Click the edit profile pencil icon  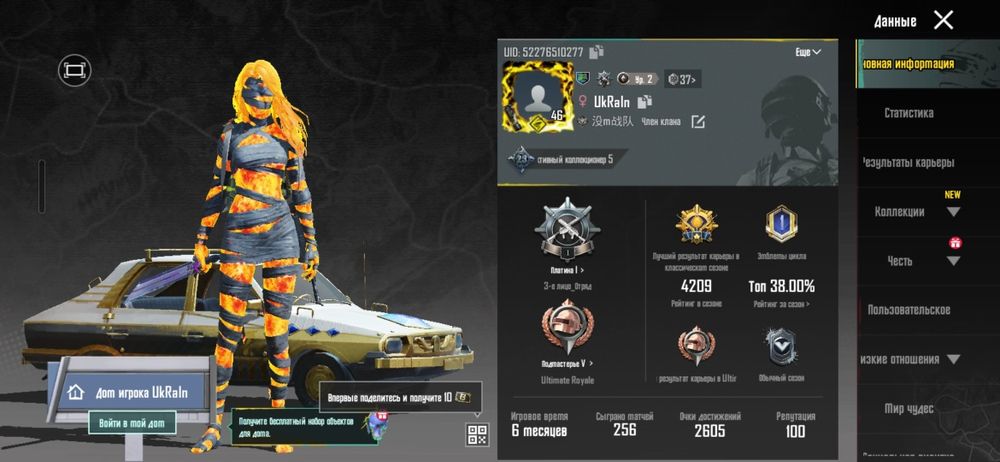pyautogui.click(x=698, y=122)
